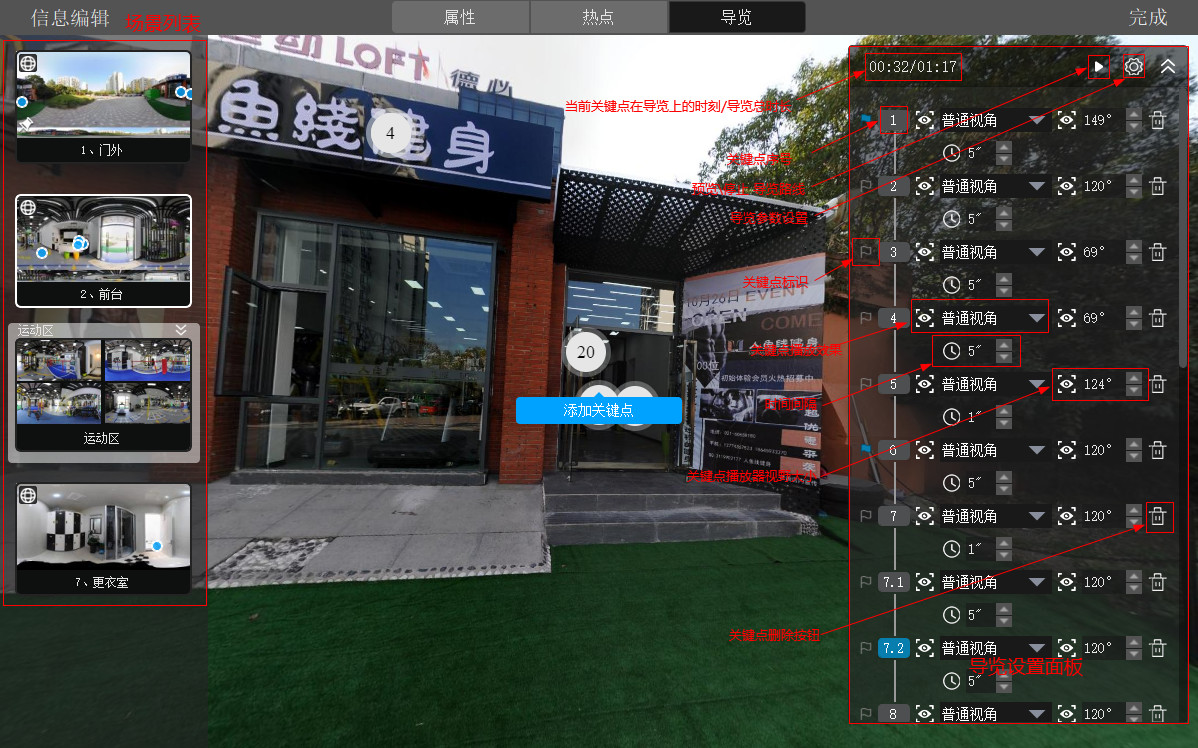Viewport: 1198px width, 748px height.
Task: Click the hotspot marker numbered 20
Action: click(586, 352)
